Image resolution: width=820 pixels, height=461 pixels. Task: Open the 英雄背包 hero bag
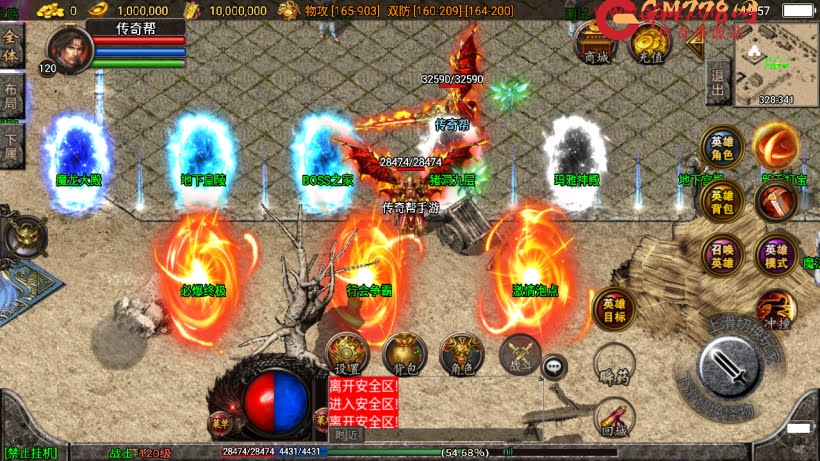click(x=720, y=202)
